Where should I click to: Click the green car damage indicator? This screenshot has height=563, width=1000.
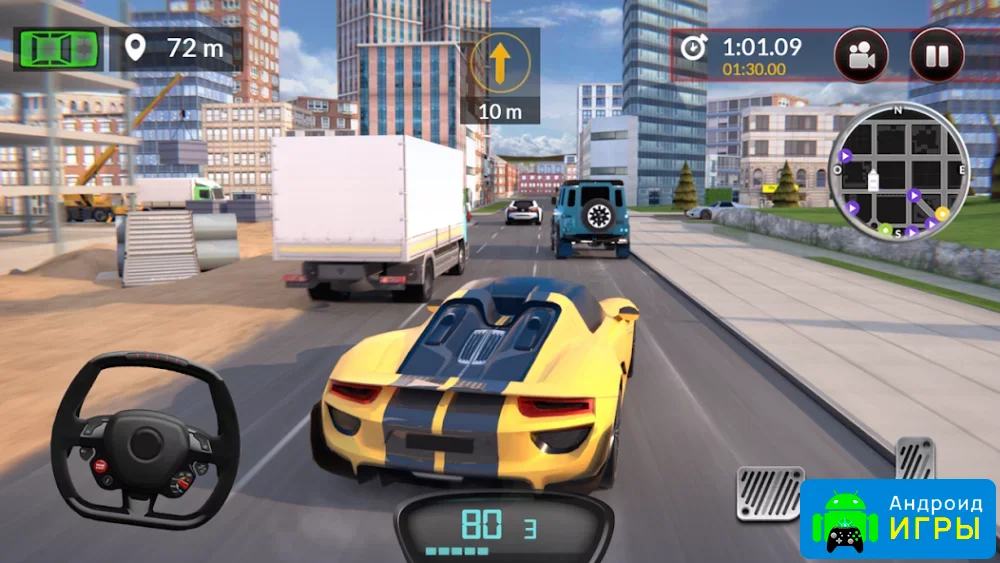click(x=57, y=47)
